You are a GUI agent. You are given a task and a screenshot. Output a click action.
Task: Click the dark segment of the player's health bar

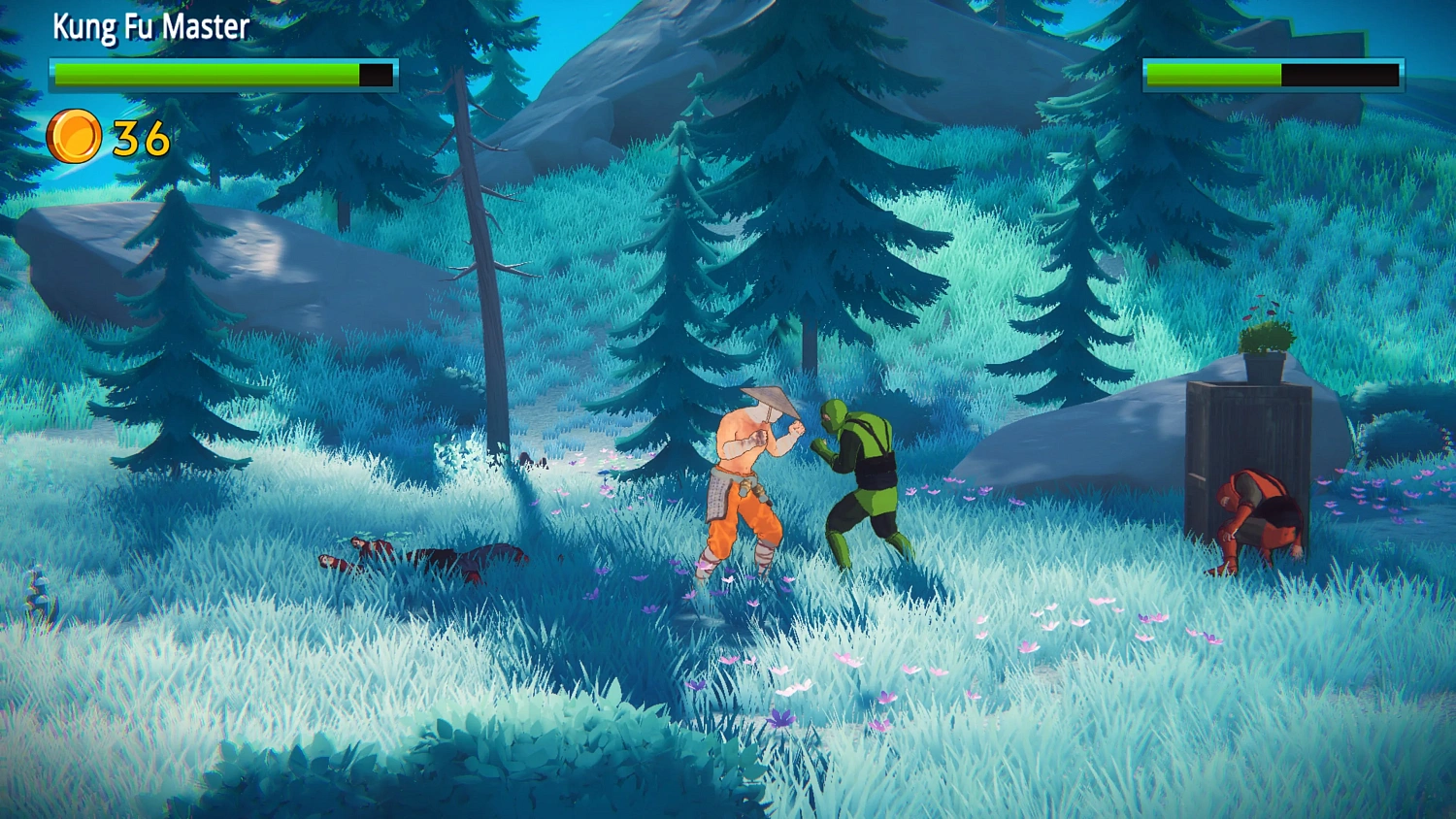pyautogui.click(x=377, y=71)
